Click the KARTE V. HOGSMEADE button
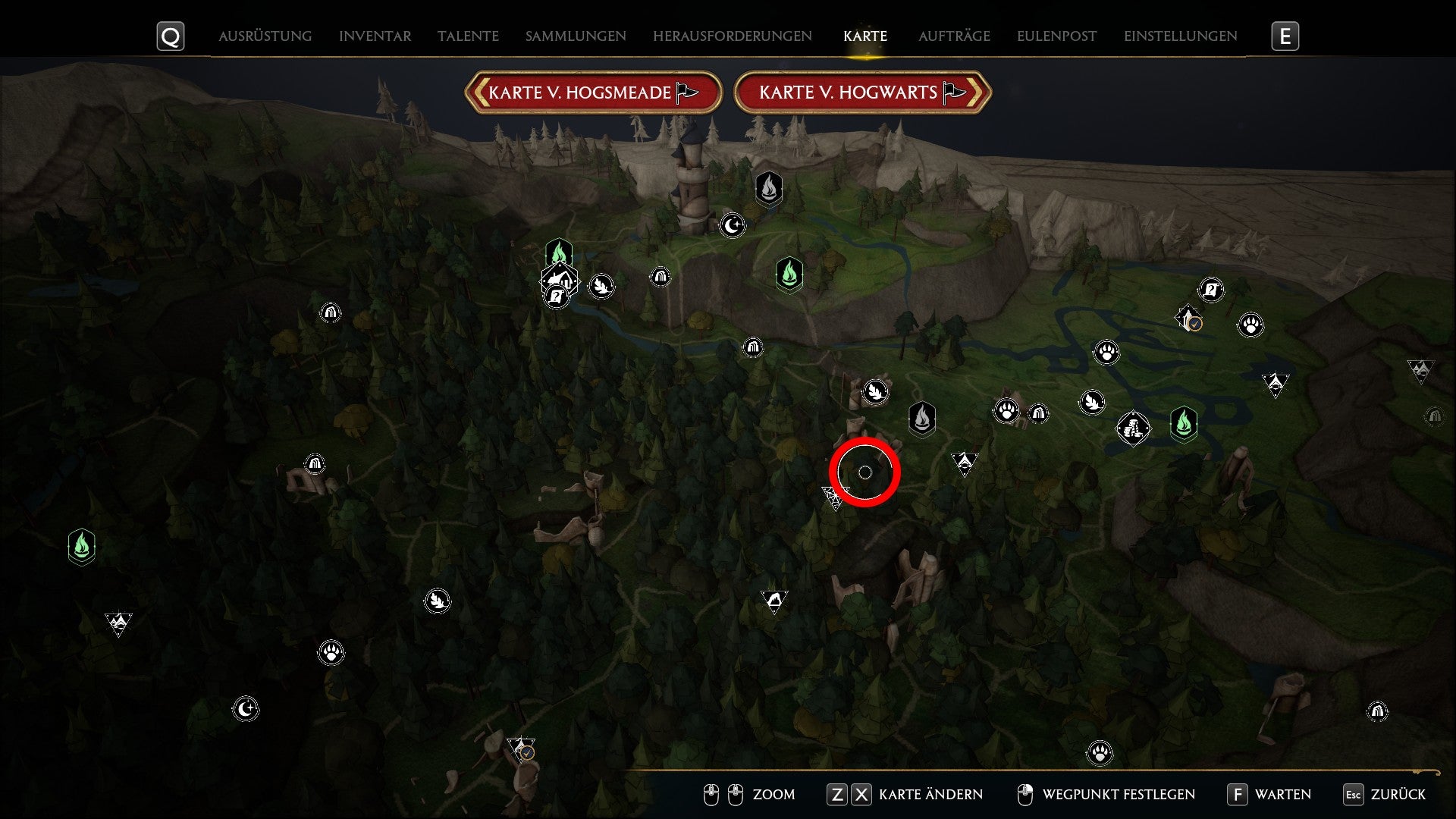The width and height of the screenshot is (1456, 819). point(594,93)
